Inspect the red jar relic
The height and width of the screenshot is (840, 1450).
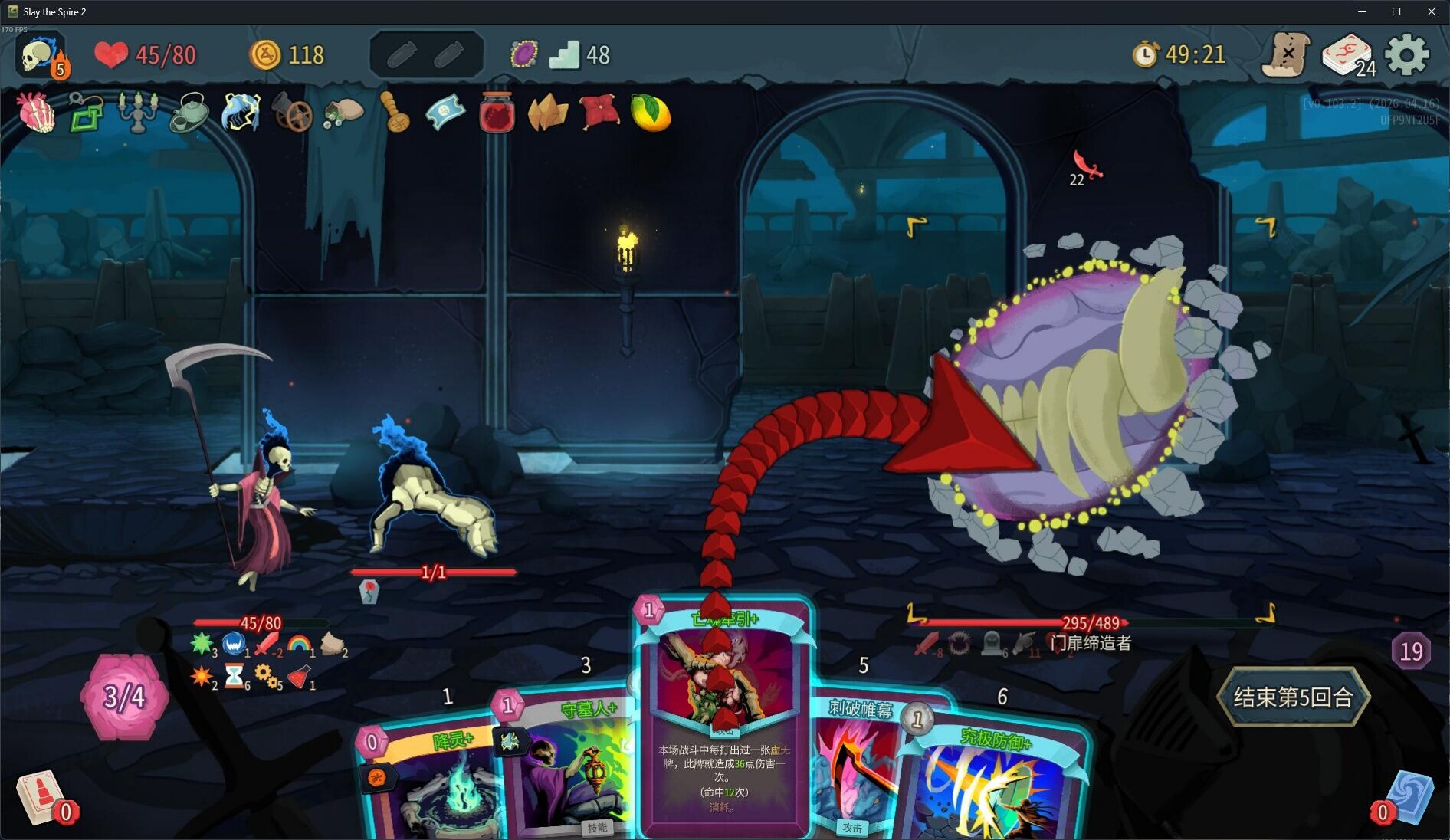click(497, 113)
